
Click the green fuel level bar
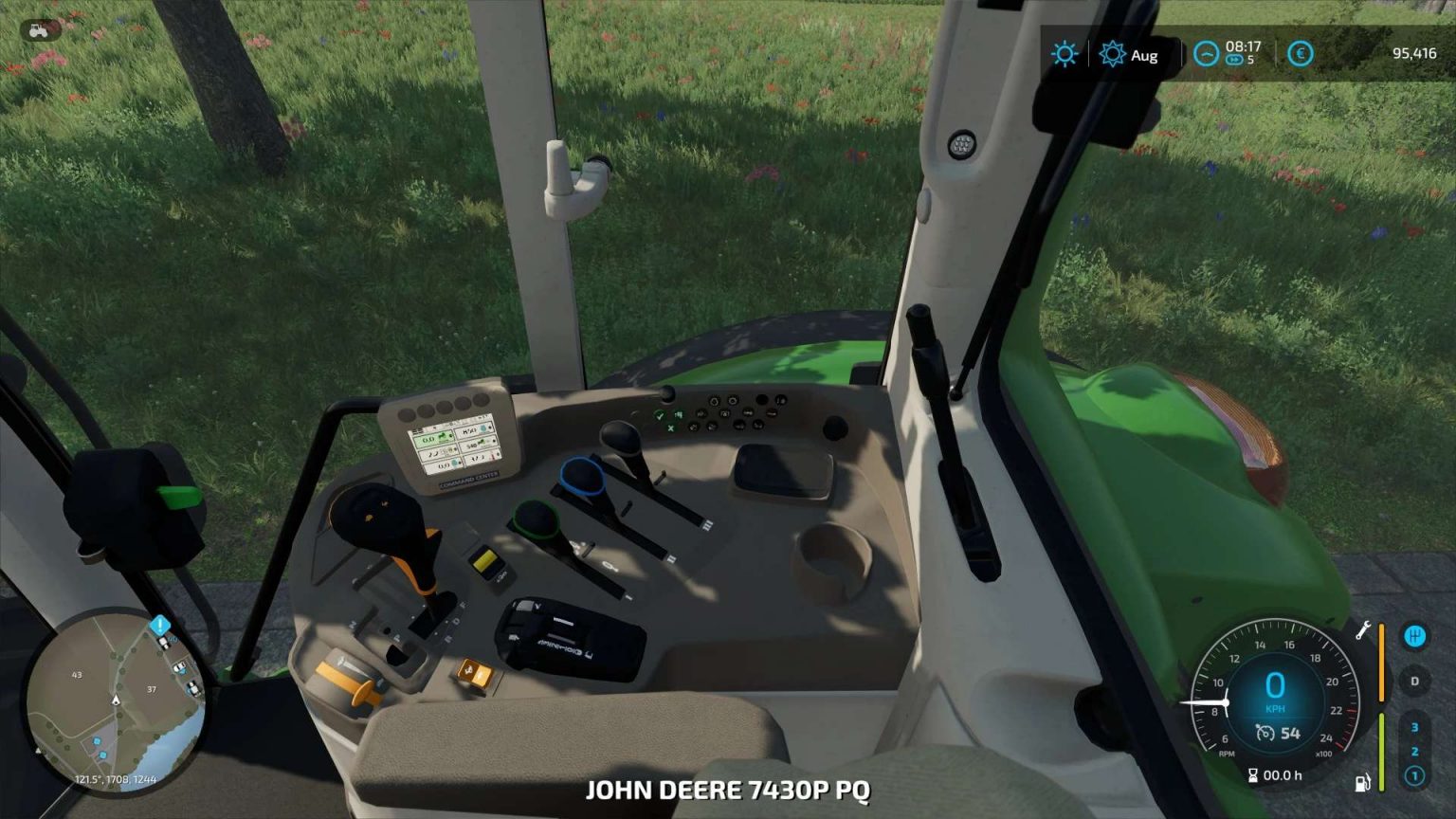(x=1382, y=752)
